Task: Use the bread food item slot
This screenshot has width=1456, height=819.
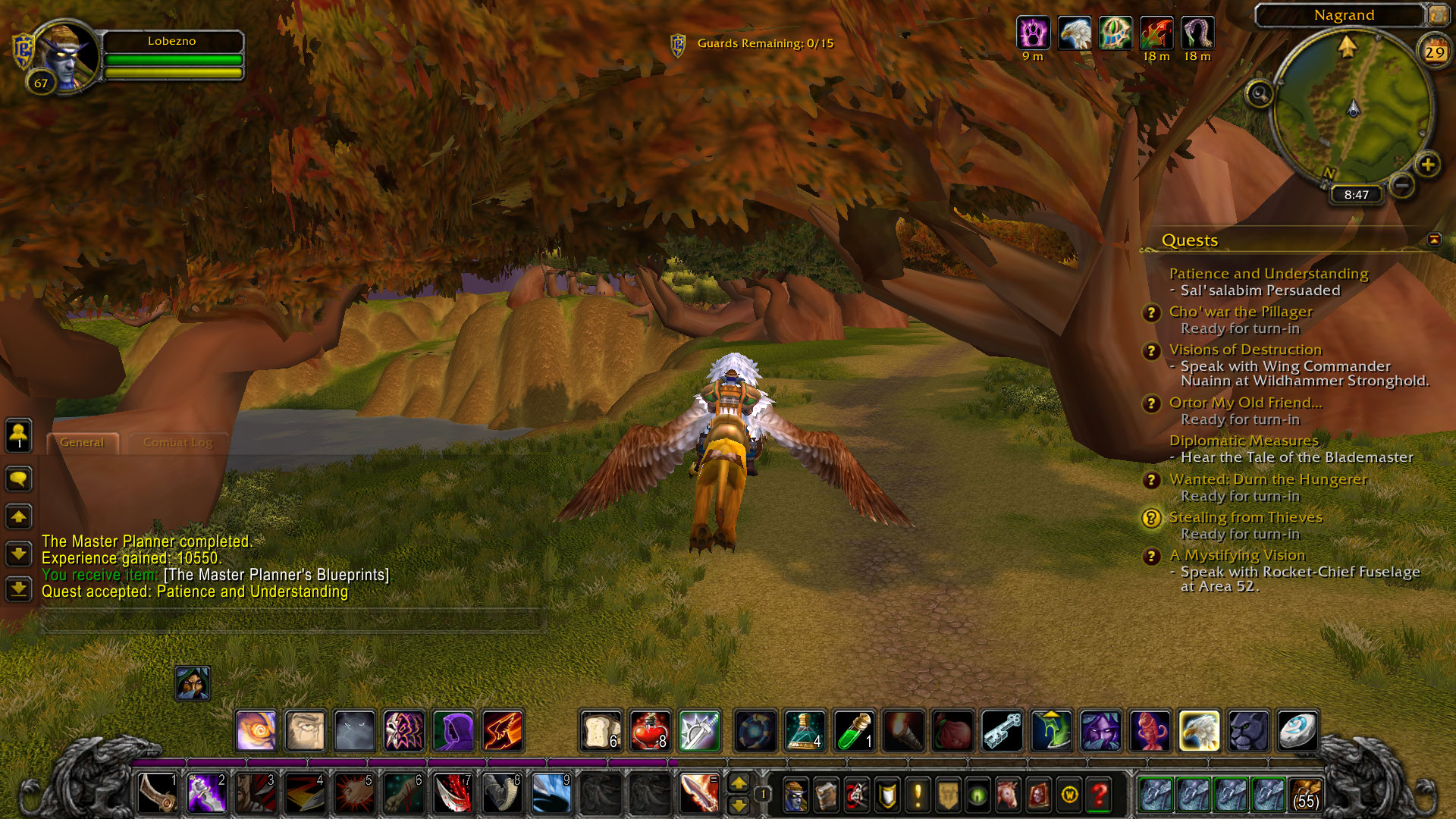Action: [601, 731]
